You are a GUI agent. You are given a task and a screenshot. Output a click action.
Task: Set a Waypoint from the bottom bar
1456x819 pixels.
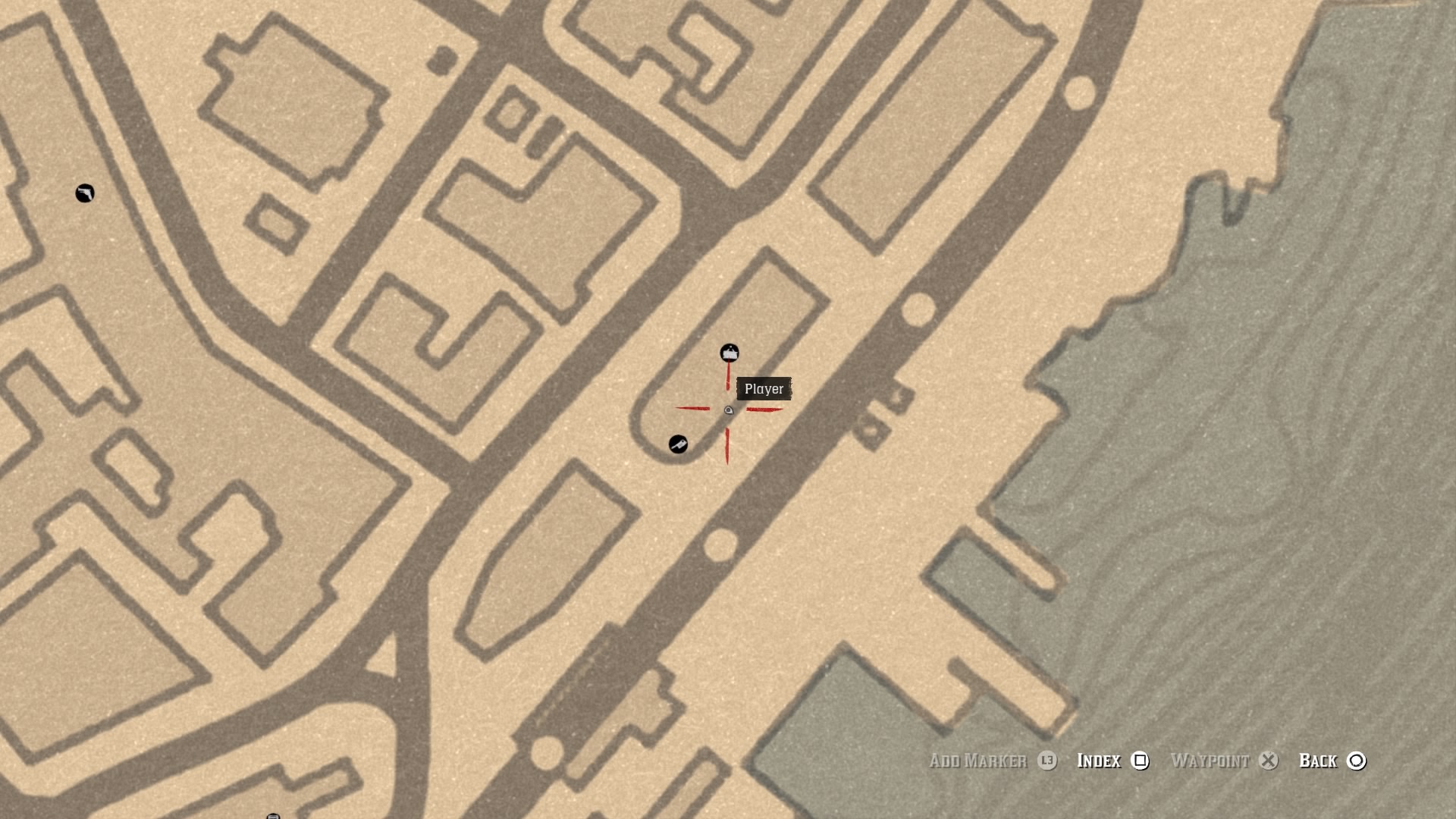point(1211,761)
